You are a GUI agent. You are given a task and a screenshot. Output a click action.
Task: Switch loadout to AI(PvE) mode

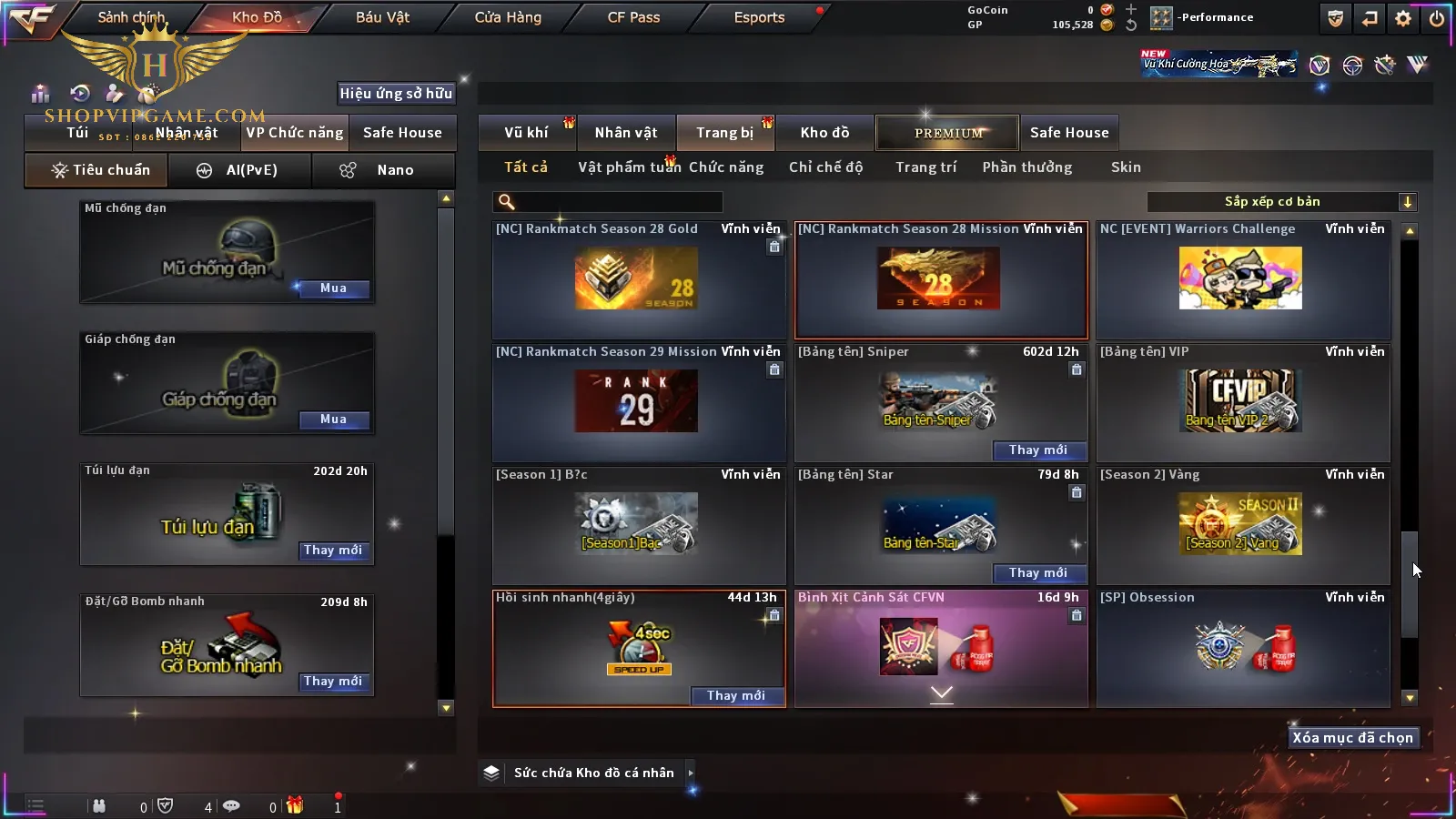pos(240,170)
